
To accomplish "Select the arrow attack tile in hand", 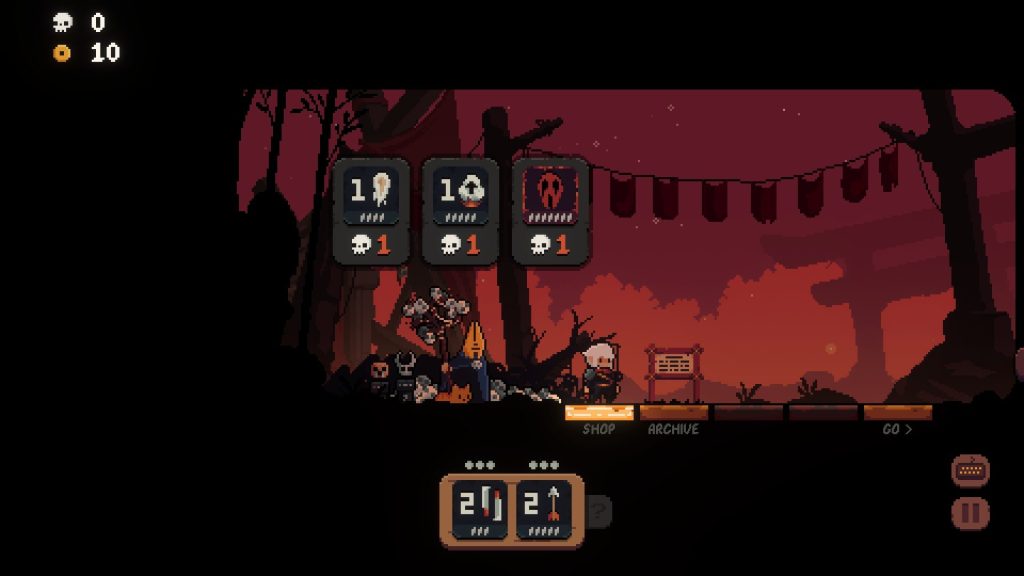I will click(x=544, y=511).
